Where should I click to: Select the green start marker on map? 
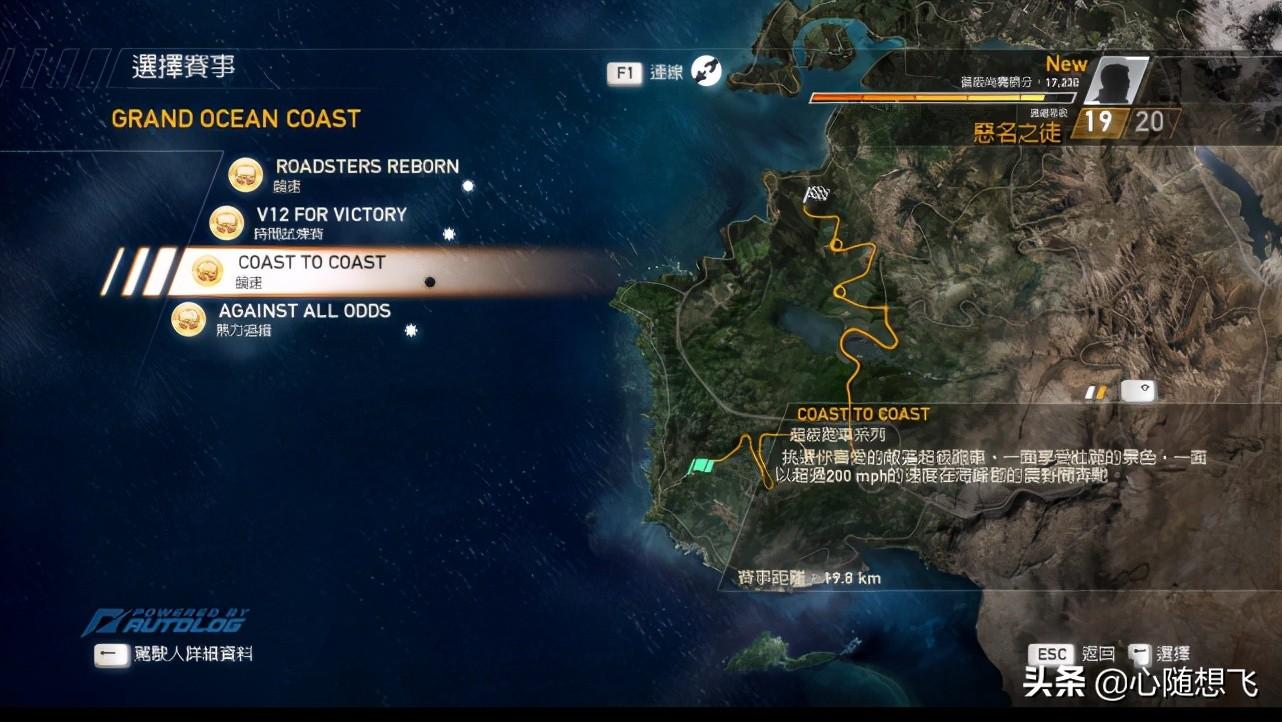(703, 465)
